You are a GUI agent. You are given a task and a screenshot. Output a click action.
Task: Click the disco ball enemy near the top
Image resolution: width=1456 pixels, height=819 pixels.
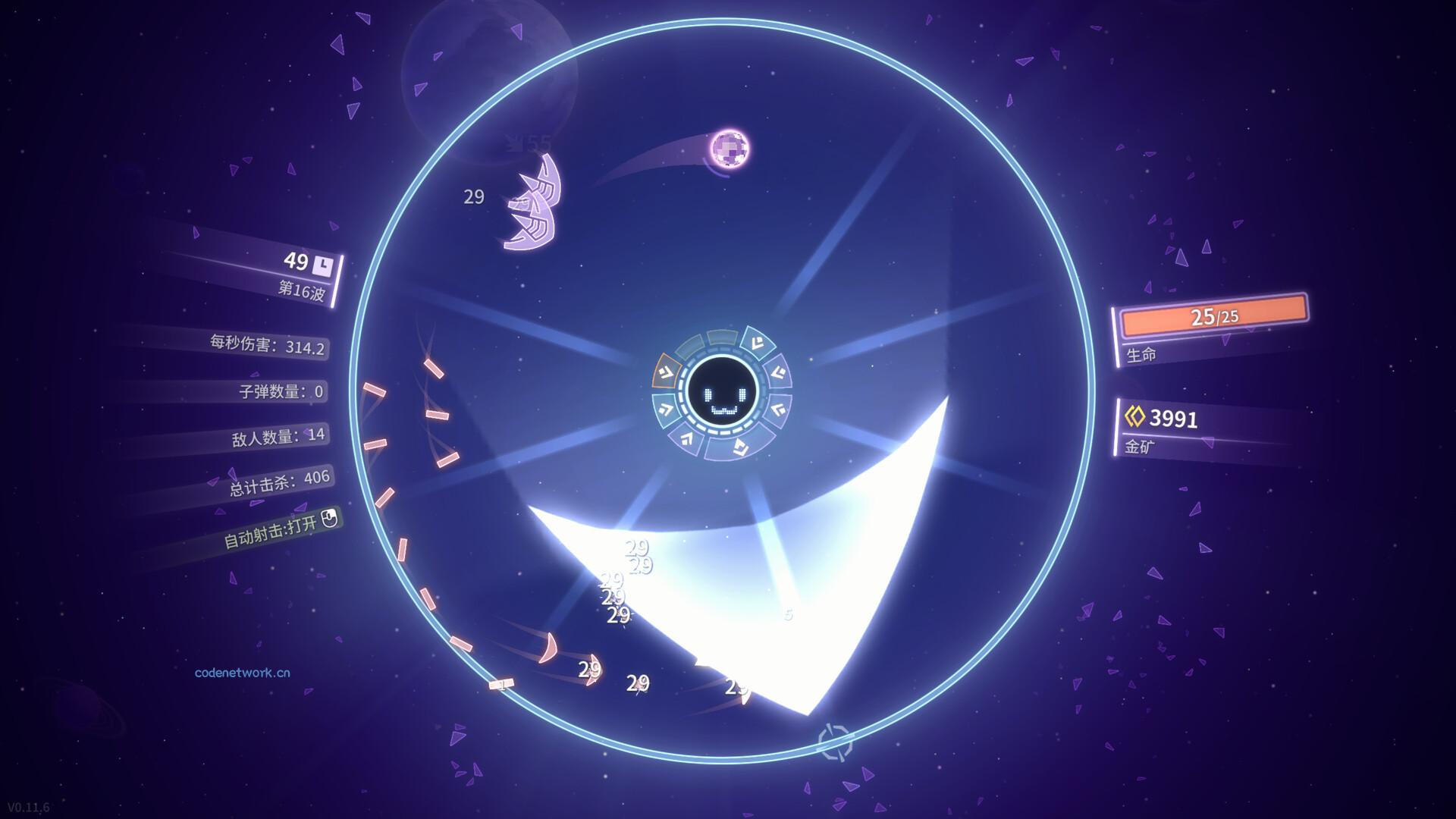(x=728, y=150)
